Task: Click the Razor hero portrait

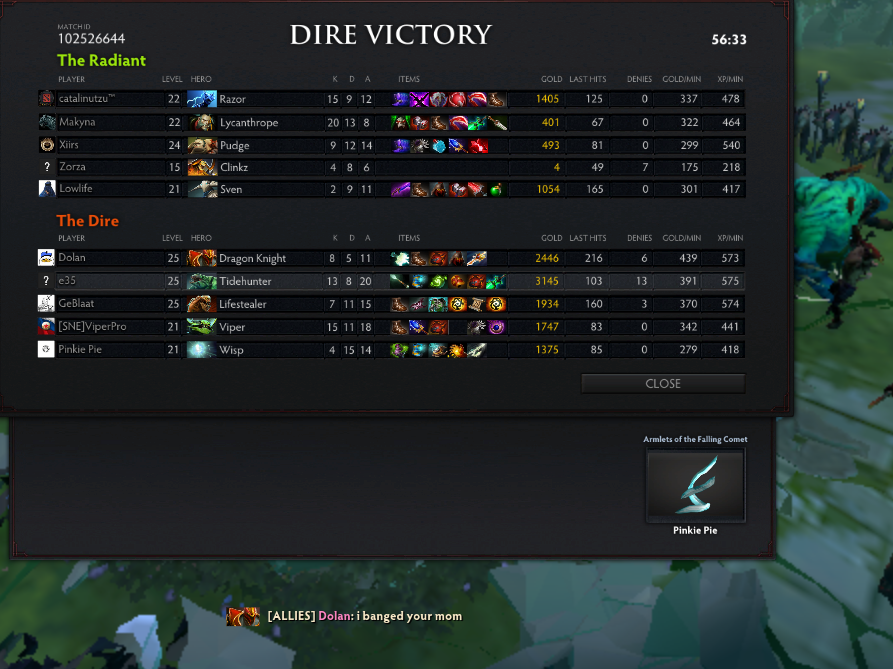Action: 202,99
